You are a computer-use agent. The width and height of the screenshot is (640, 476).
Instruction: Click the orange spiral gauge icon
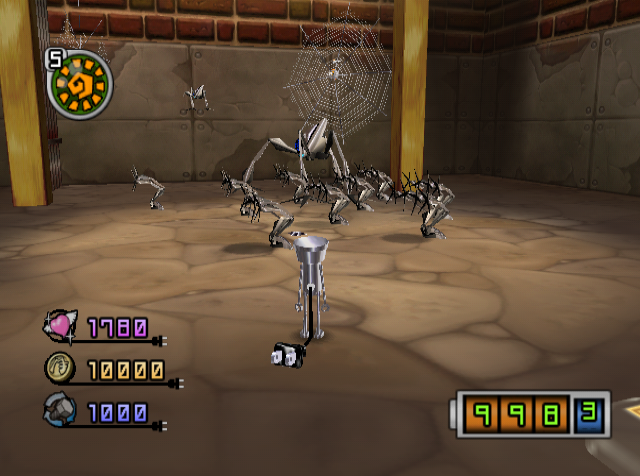click(x=82, y=82)
